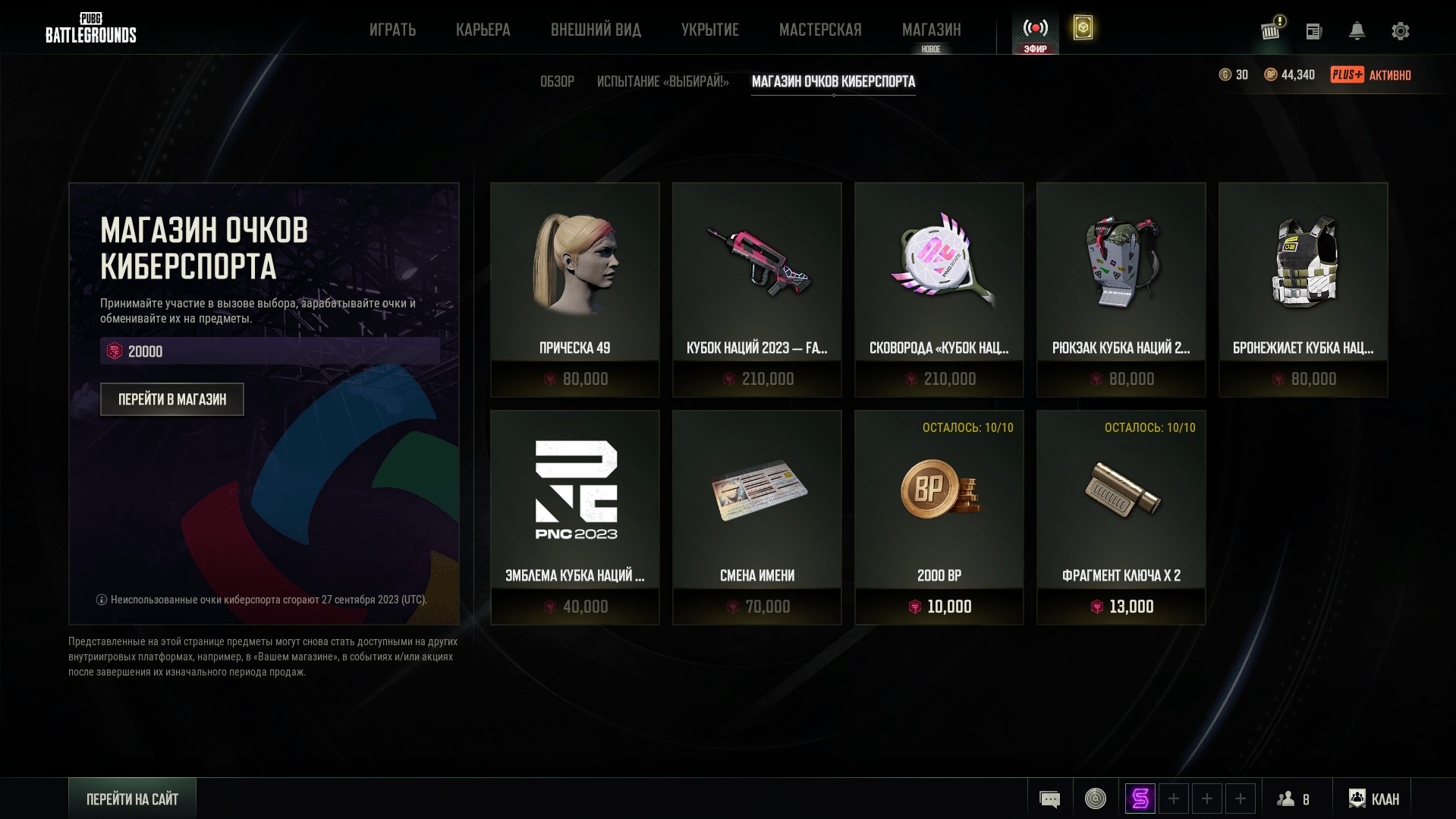
Task: Open the settings gear icon
Action: coord(1400,31)
